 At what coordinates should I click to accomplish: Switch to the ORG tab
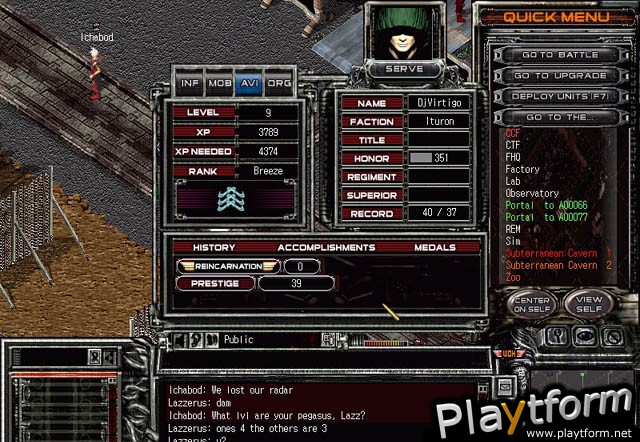point(279,84)
